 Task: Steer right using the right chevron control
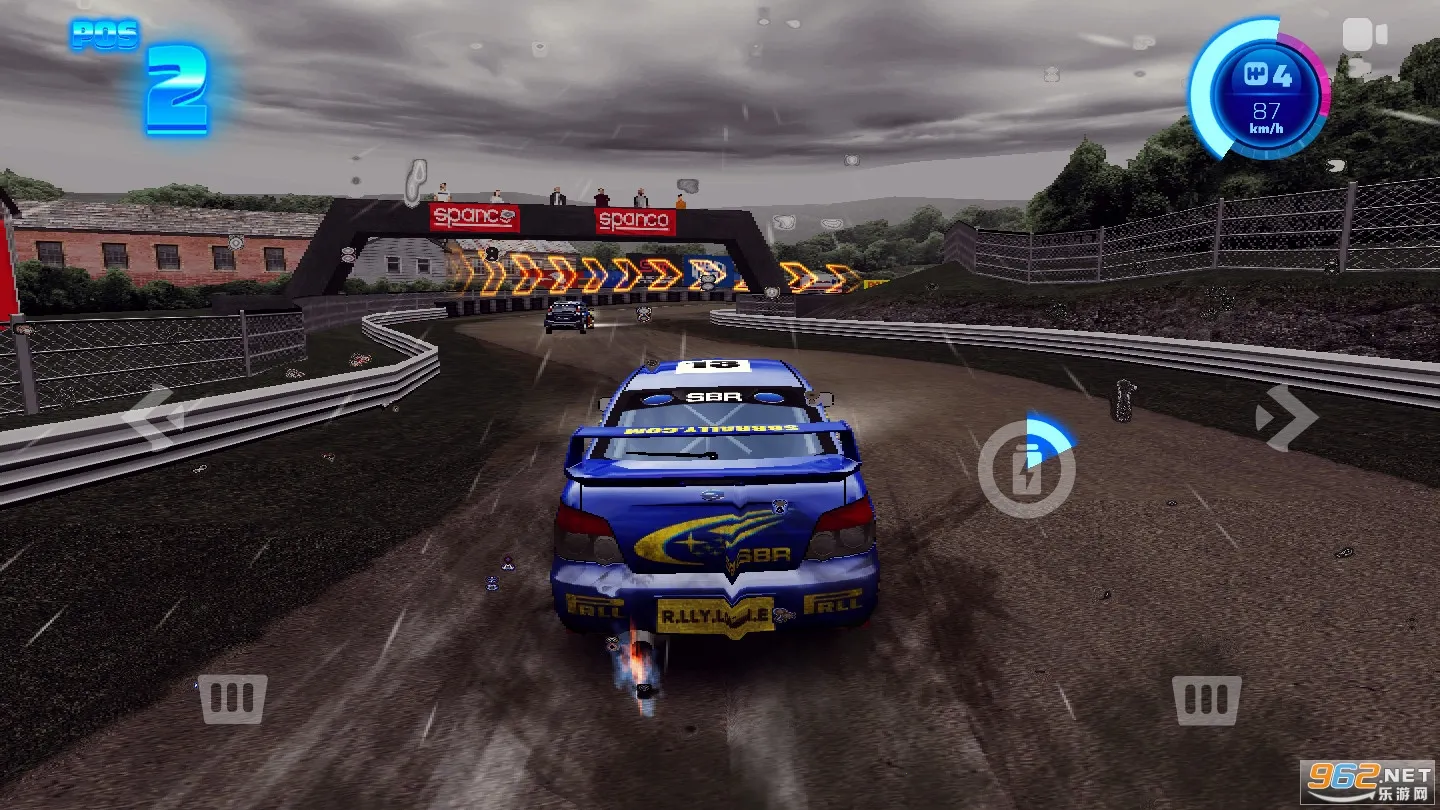click(x=1290, y=417)
